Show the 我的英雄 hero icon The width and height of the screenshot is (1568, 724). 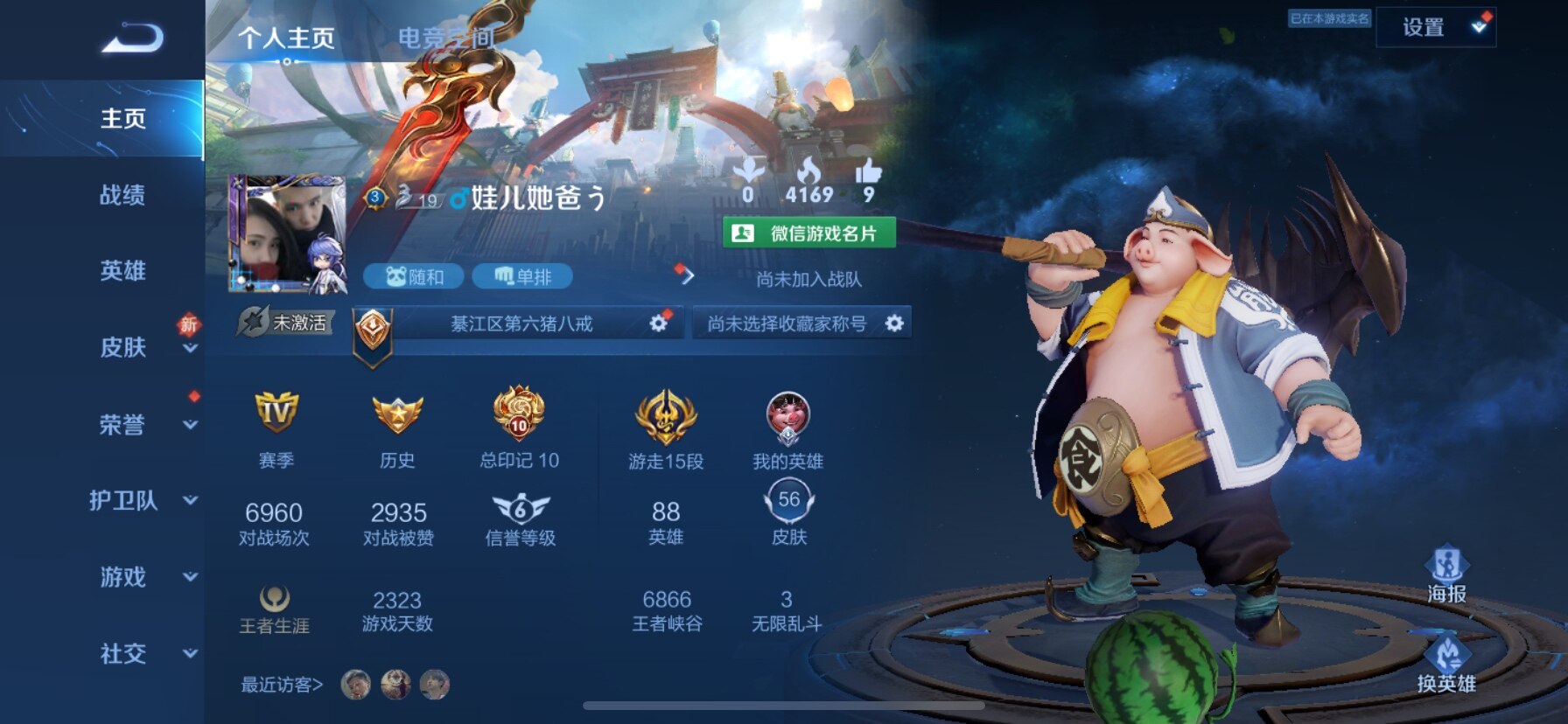[x=787, y=417]
